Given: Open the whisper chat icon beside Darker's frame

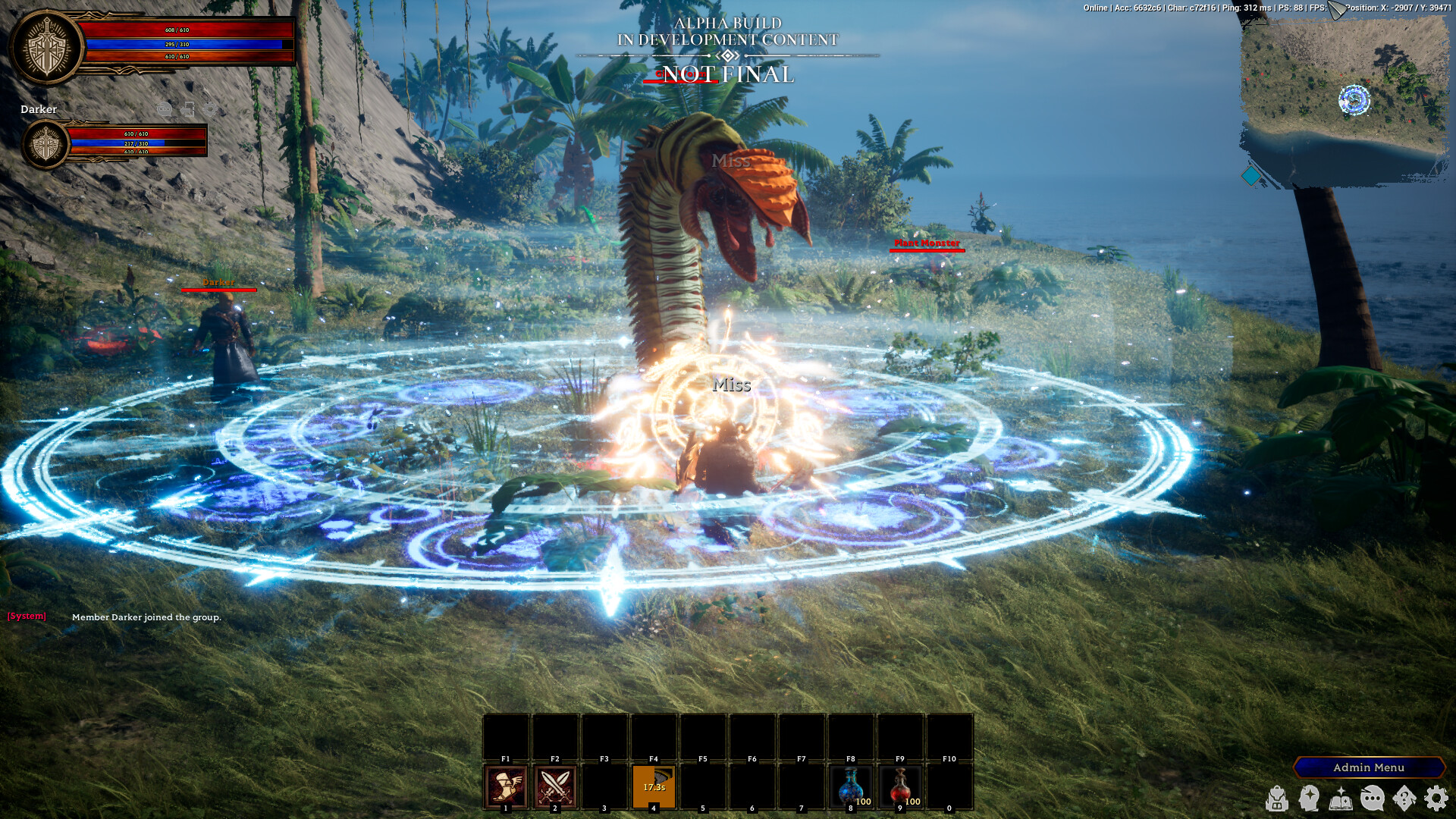Looking at the screenshot, I should tap(165, 109).
